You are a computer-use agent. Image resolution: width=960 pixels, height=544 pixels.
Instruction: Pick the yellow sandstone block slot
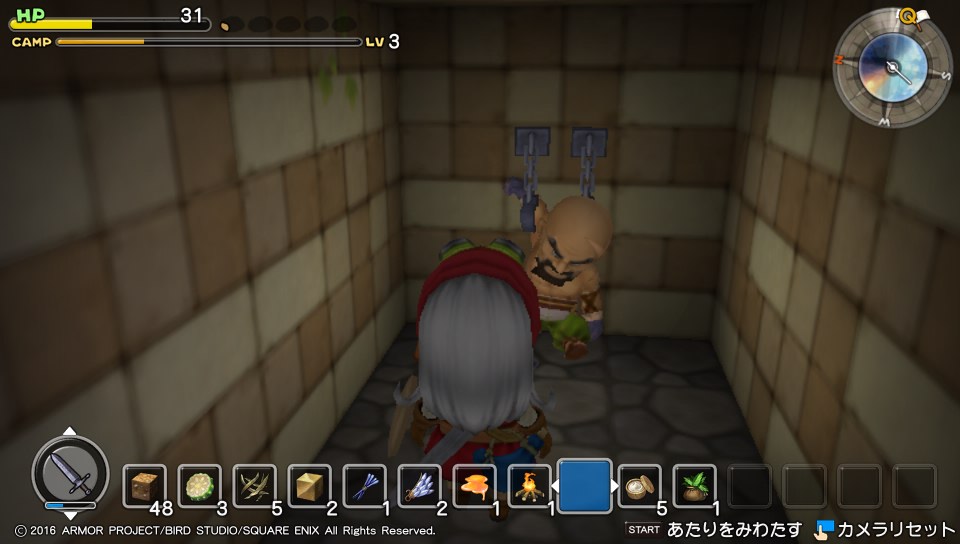tap(309, 486)
